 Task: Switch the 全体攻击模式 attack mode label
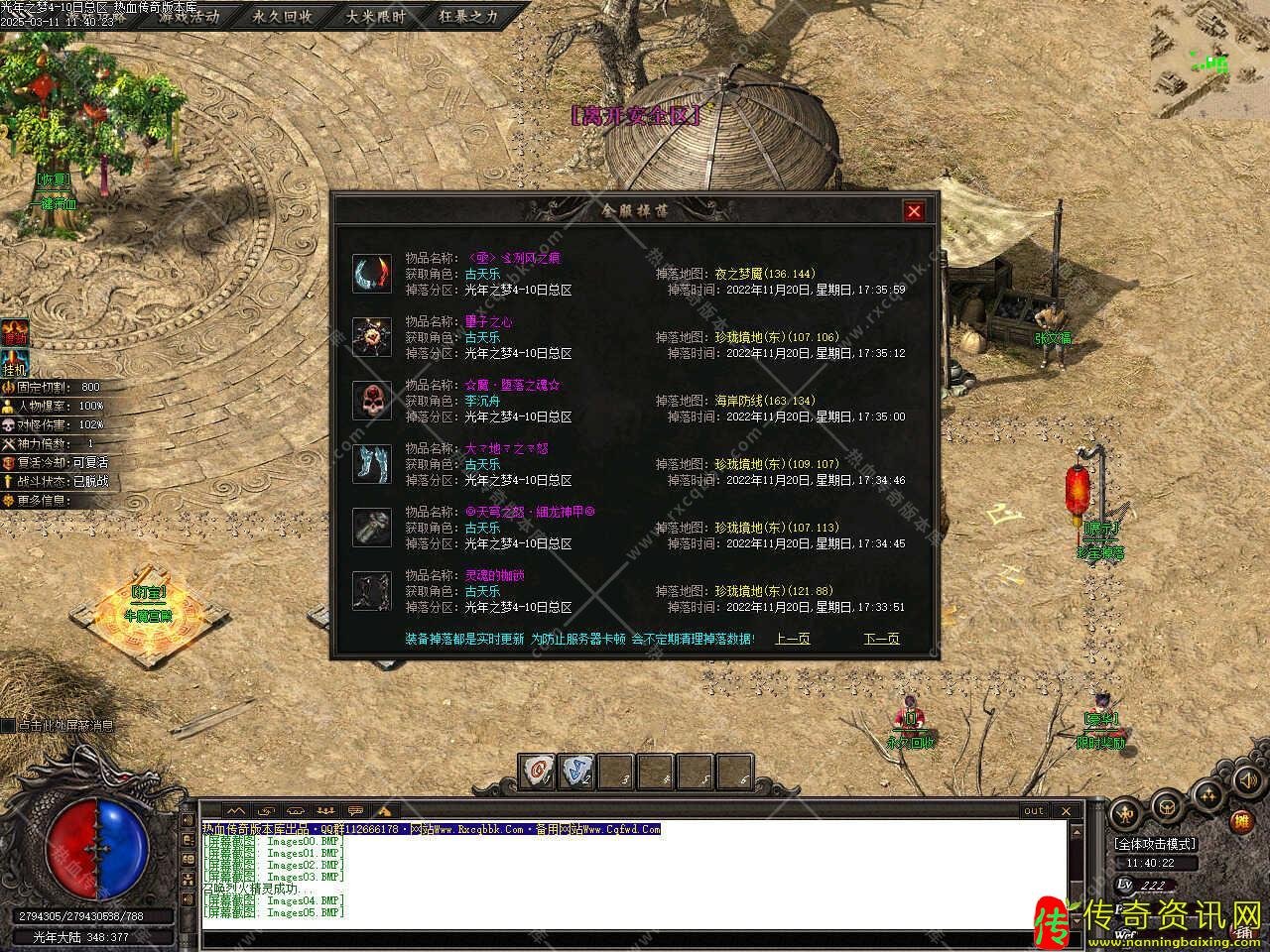[1155, 844]
